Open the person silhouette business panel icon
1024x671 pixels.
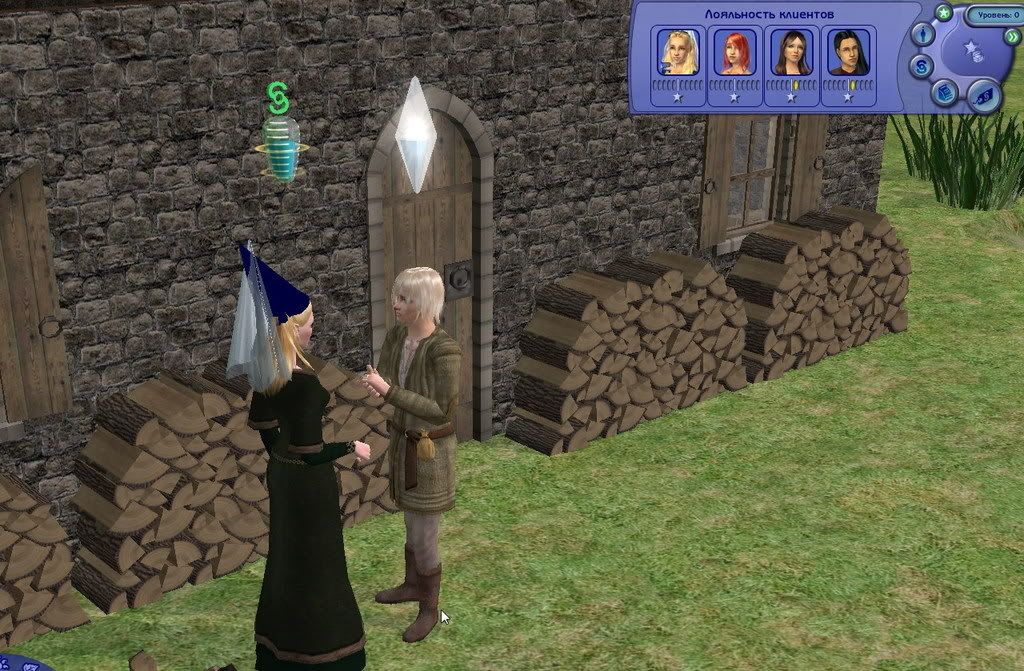[925, 35]
